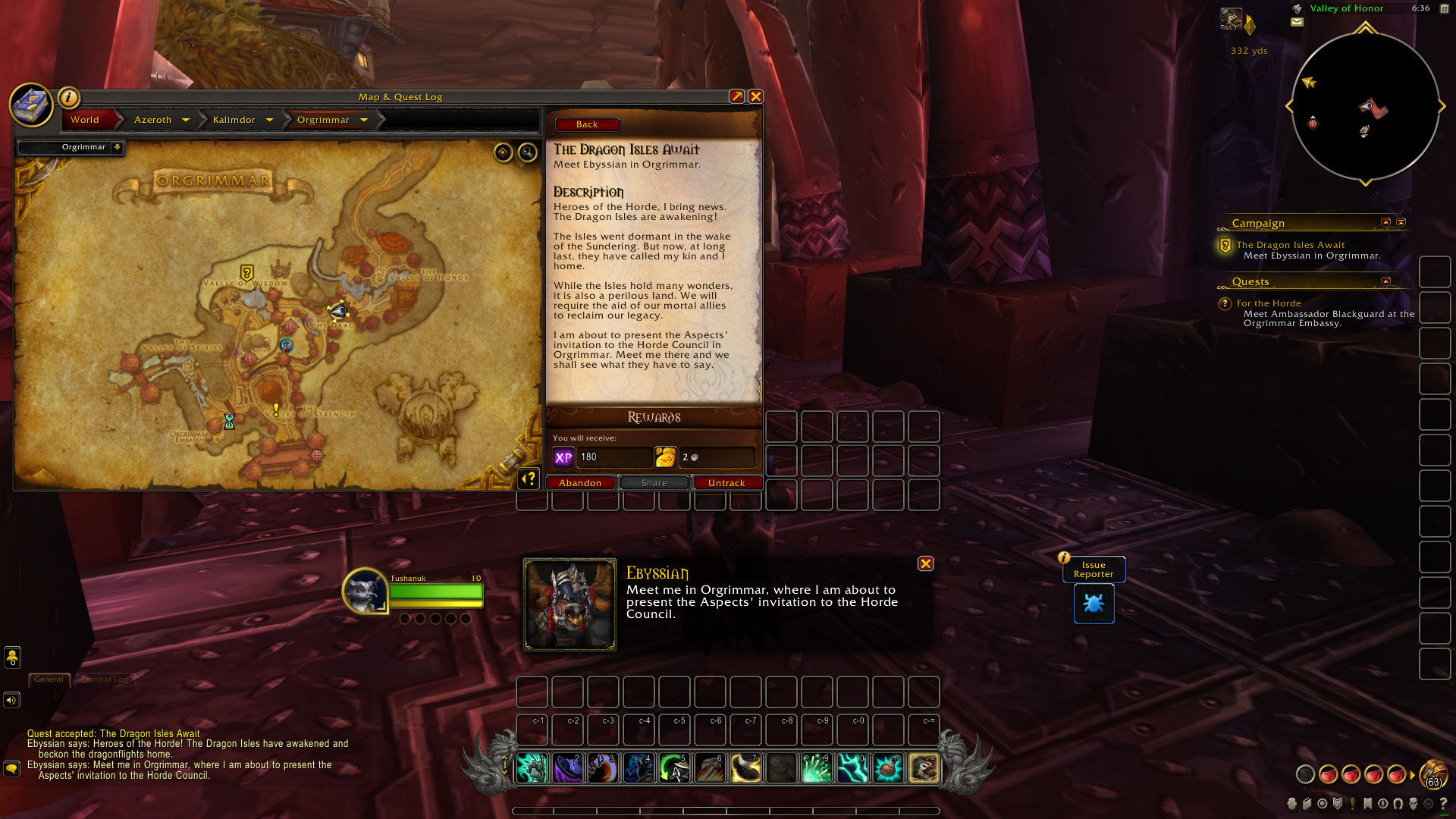This screenshot has height=819, width=1456.
Task: Open the Azeroth breadcrumb dropdown
Action: click(x=186, y=120)
